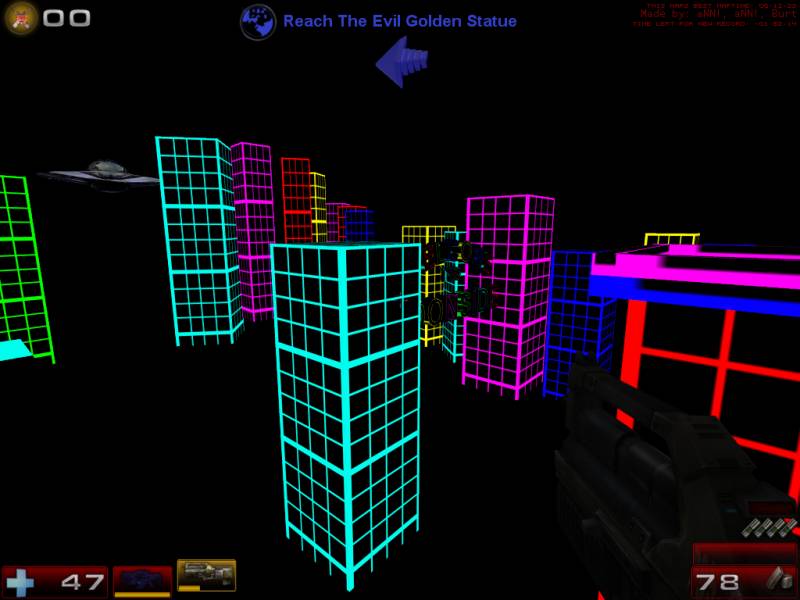Click the grenade count icons
Viewport: 800px width, 600px height.
pos(769,527)
